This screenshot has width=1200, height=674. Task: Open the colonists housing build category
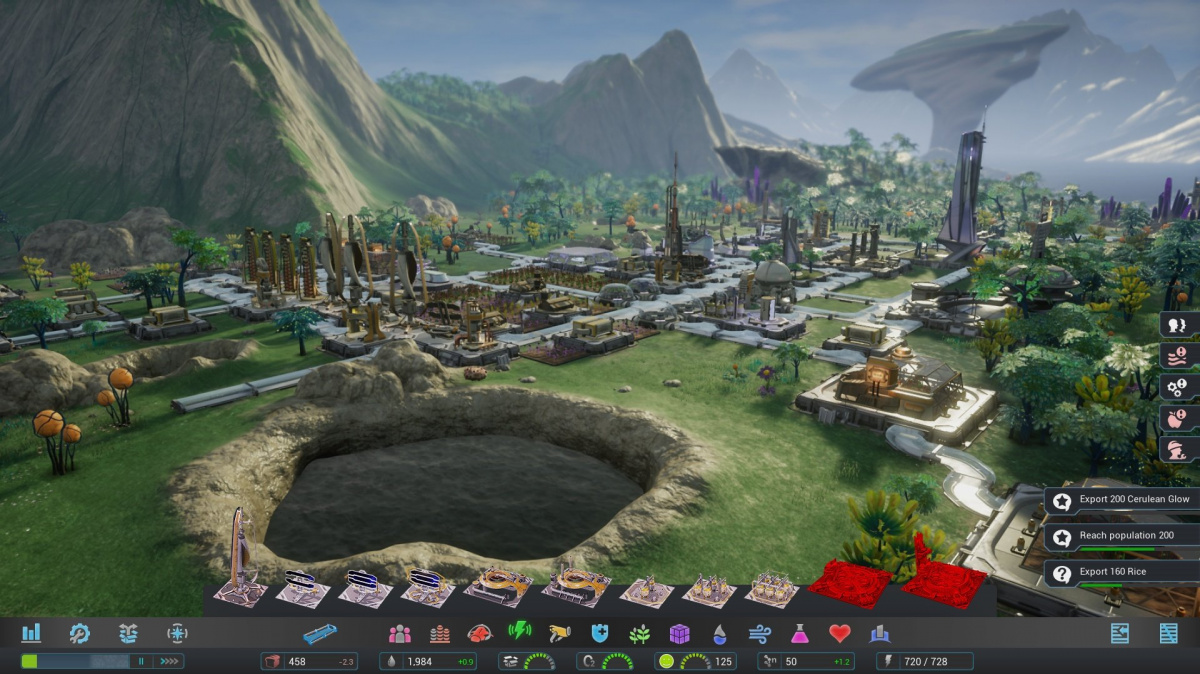point(400,633)
